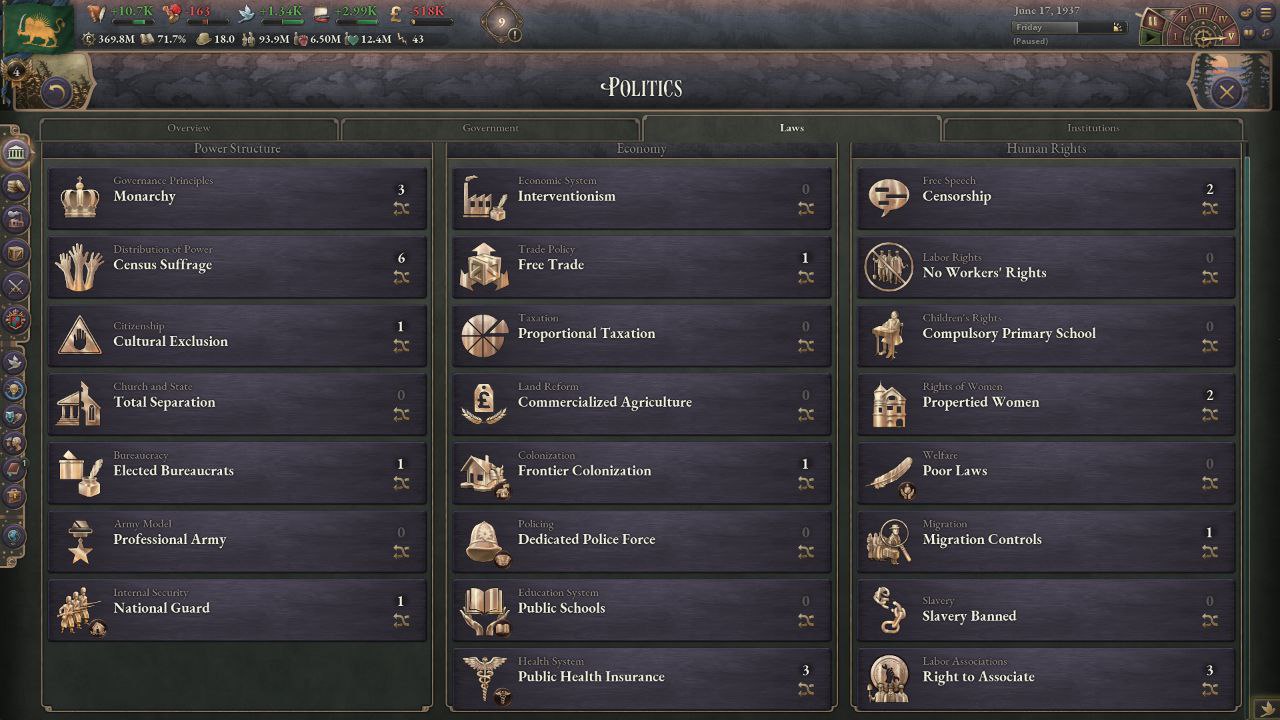Screen dimensions: 1280x720
Task: Open the Professional Army law row
Action: pos(237,541)
